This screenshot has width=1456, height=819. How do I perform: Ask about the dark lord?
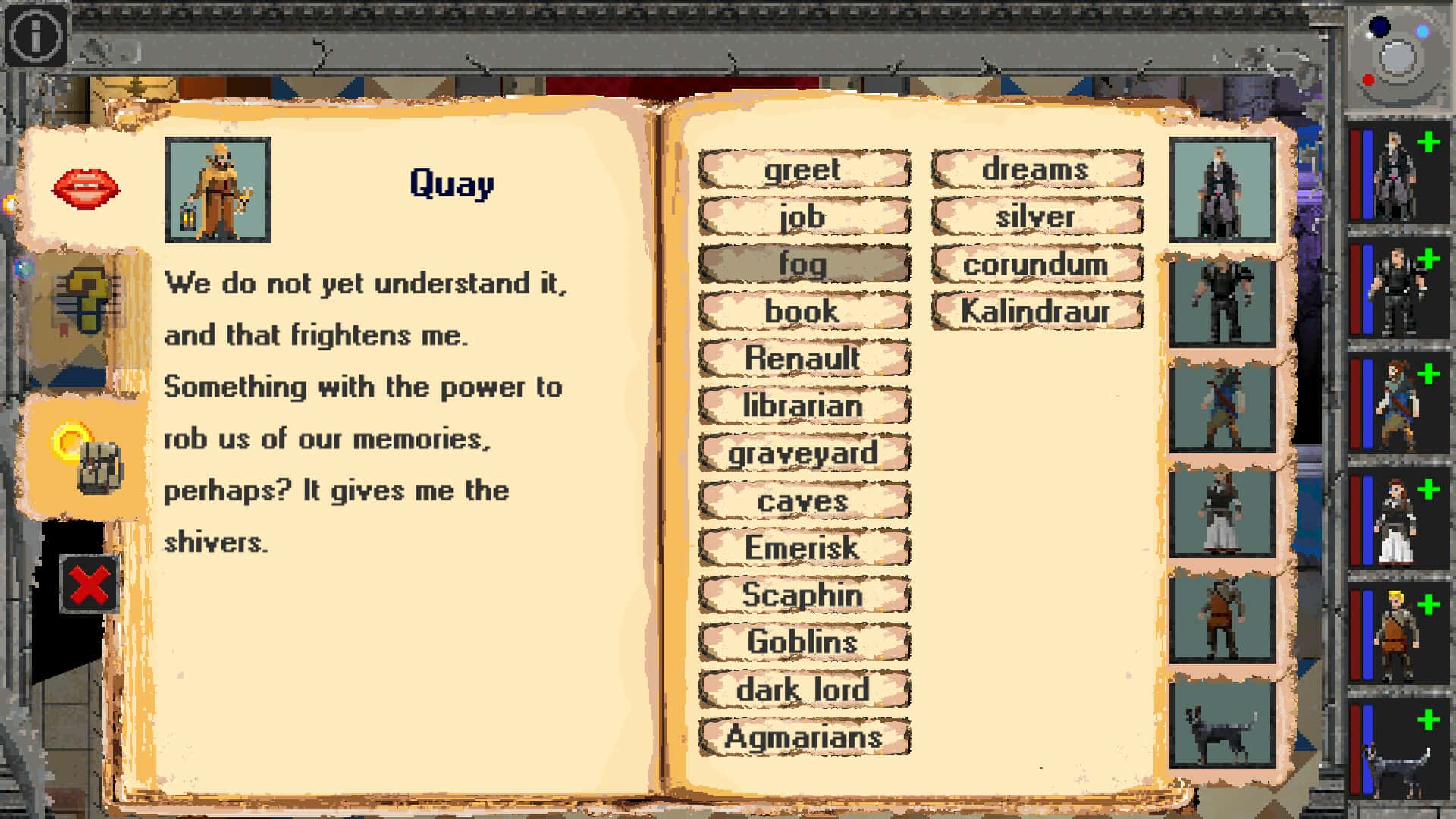click(x=805, y=690)
